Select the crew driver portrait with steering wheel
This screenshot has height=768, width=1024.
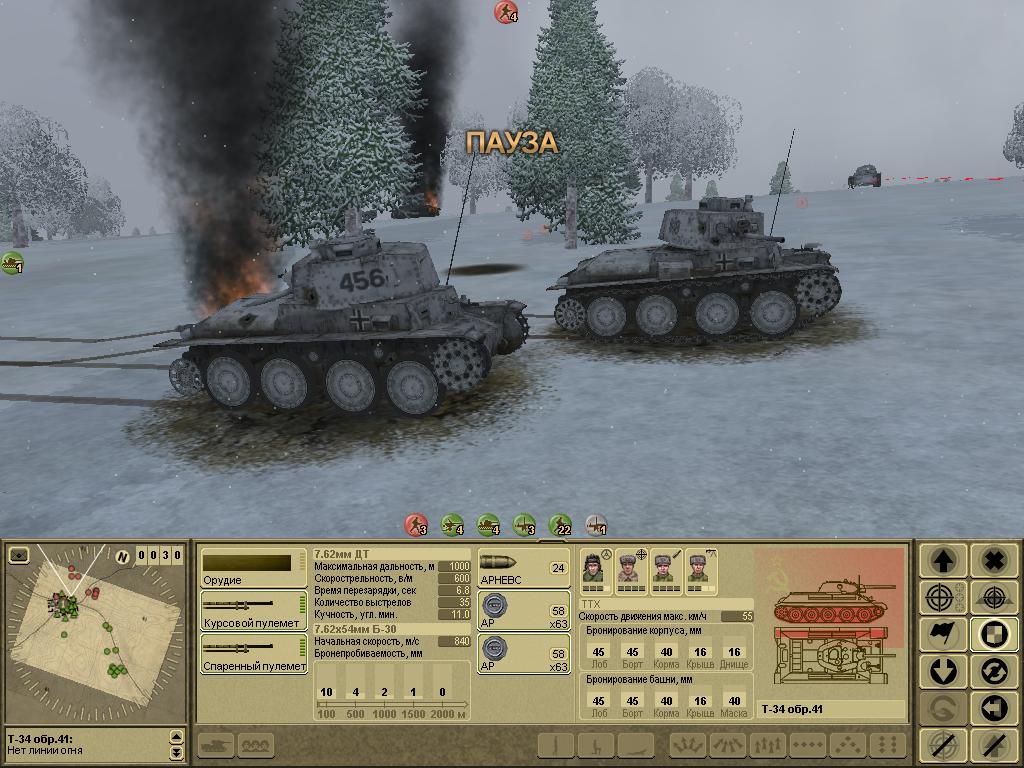(594, 570)
